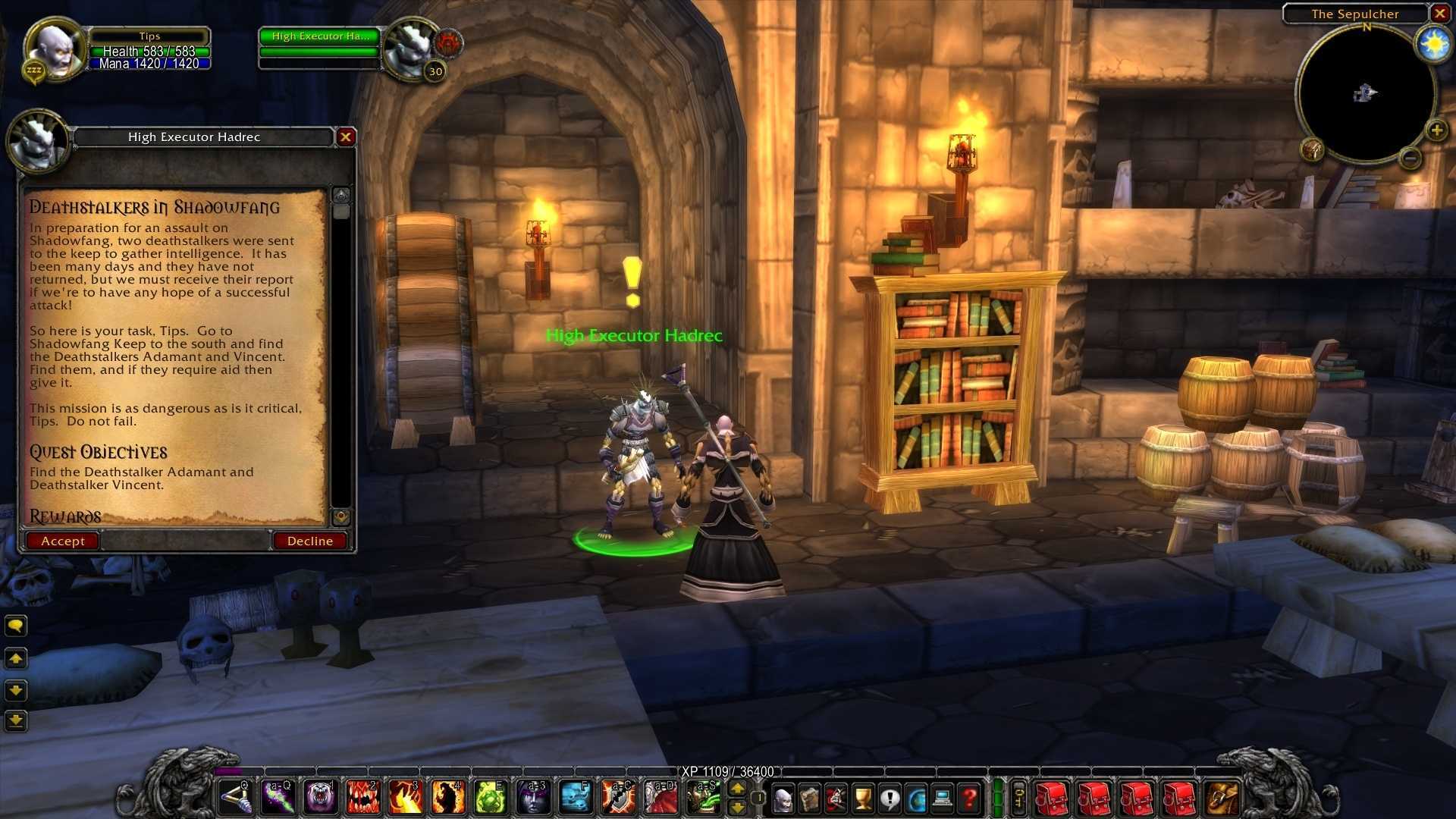Zoom in on the minimap
The height and width of the screenshot is (819, 1456).
point(1436,130)
